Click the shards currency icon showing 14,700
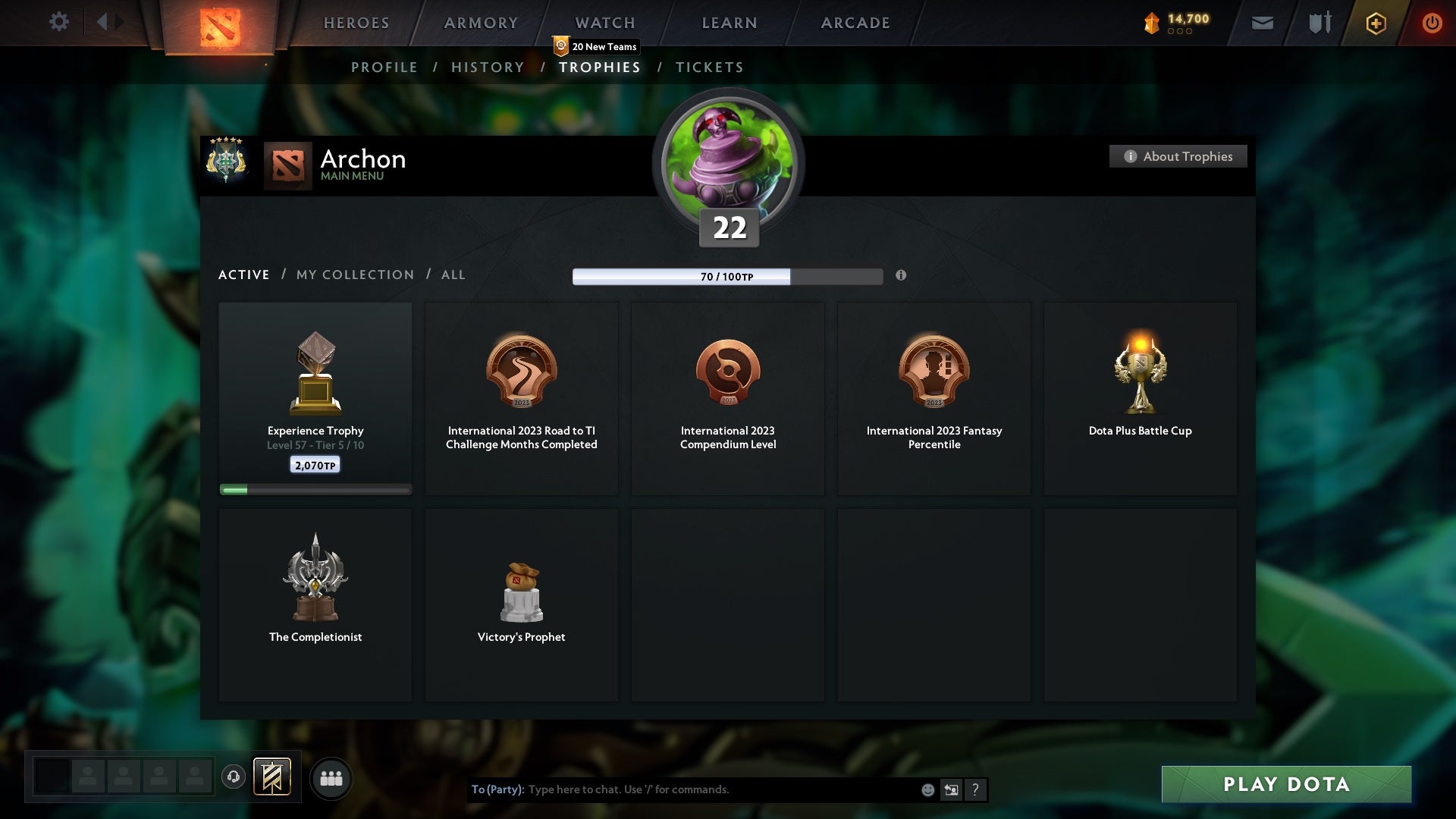The width and height of the screenshot is (1456, 819). click(1151, 22)
